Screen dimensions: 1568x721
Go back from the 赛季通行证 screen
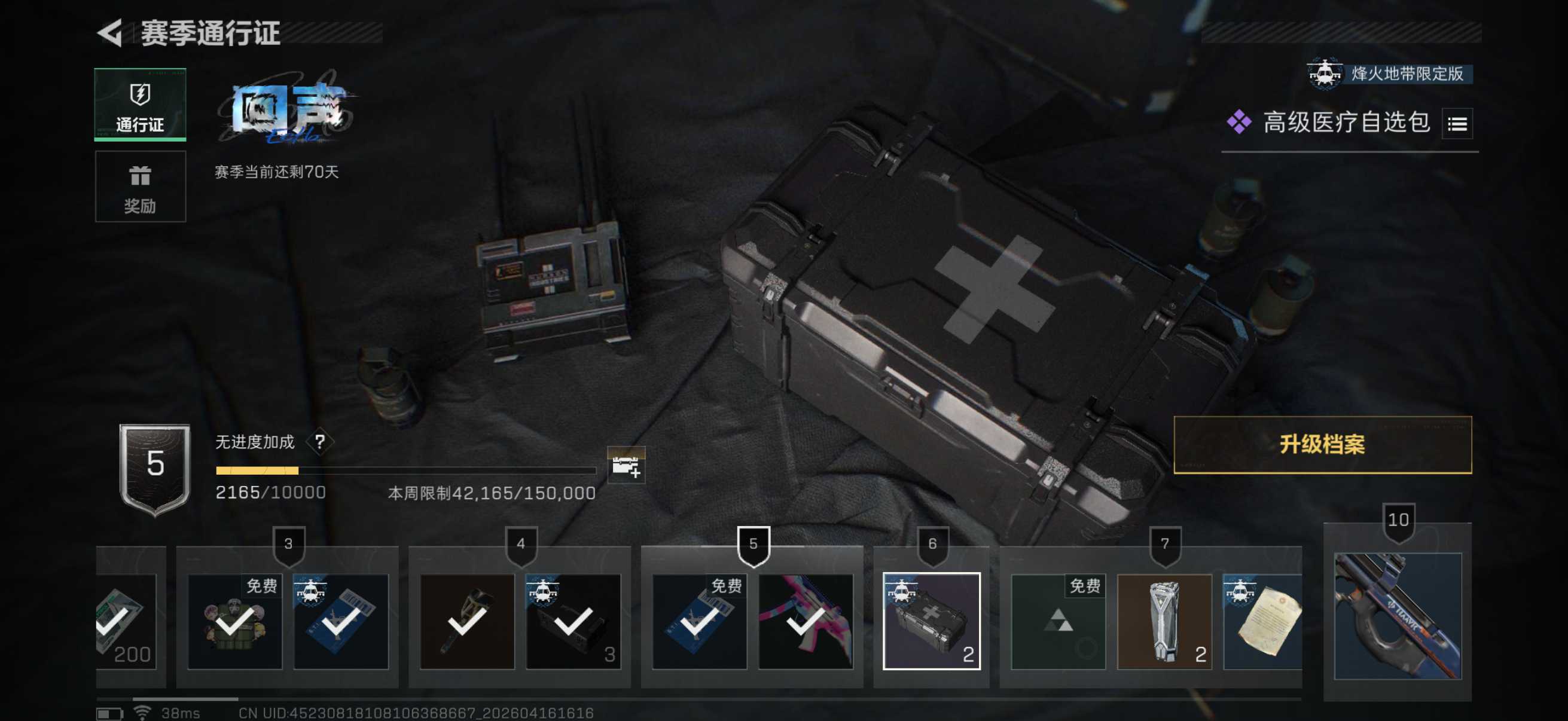point(111,33)
